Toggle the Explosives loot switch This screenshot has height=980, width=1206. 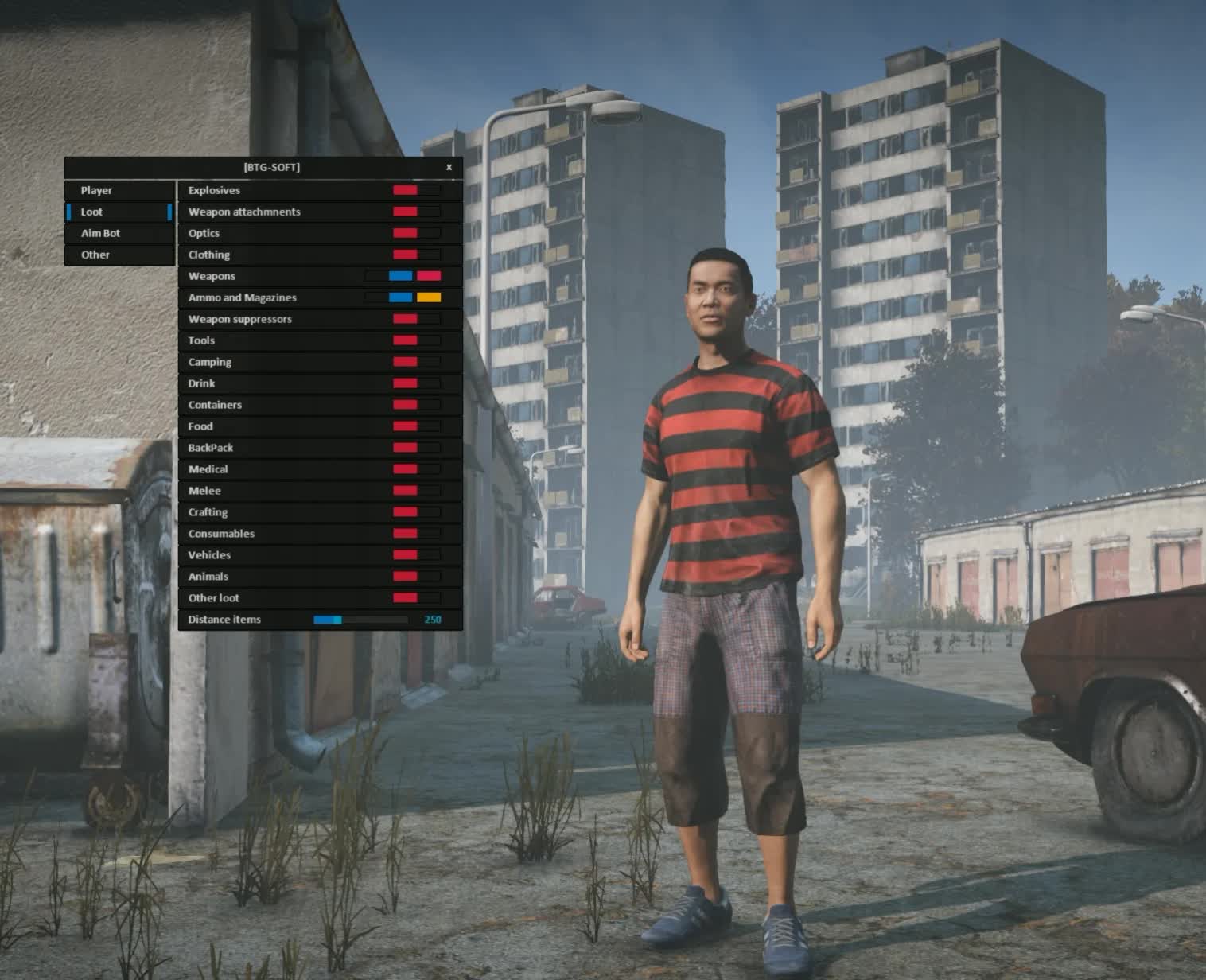[416, 191]
